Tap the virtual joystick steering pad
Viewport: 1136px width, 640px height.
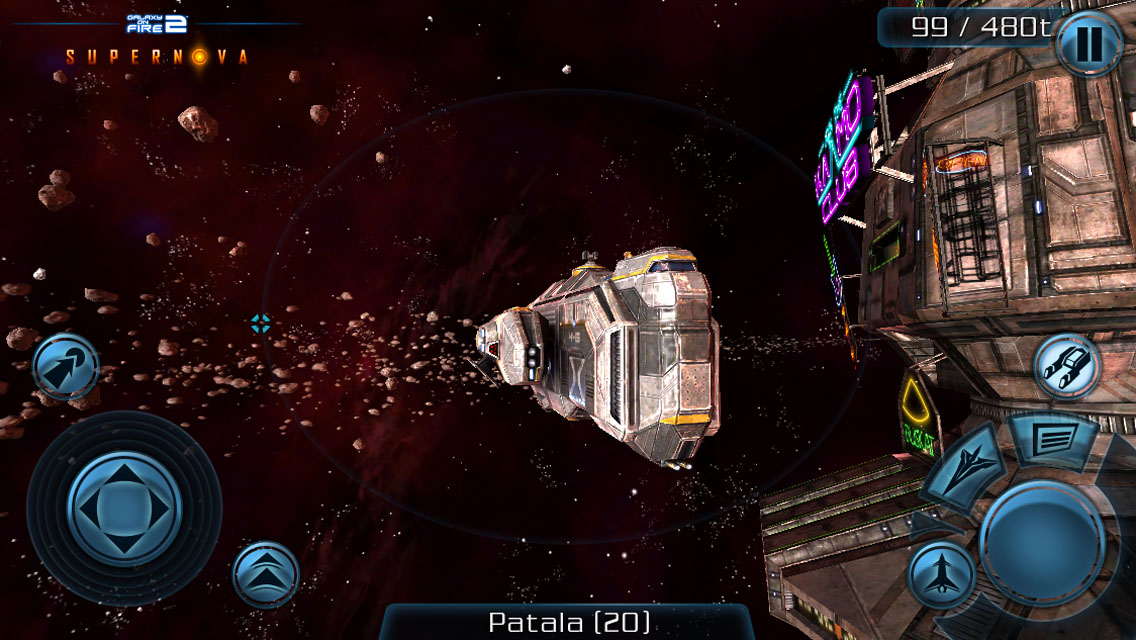pos(124,507)
